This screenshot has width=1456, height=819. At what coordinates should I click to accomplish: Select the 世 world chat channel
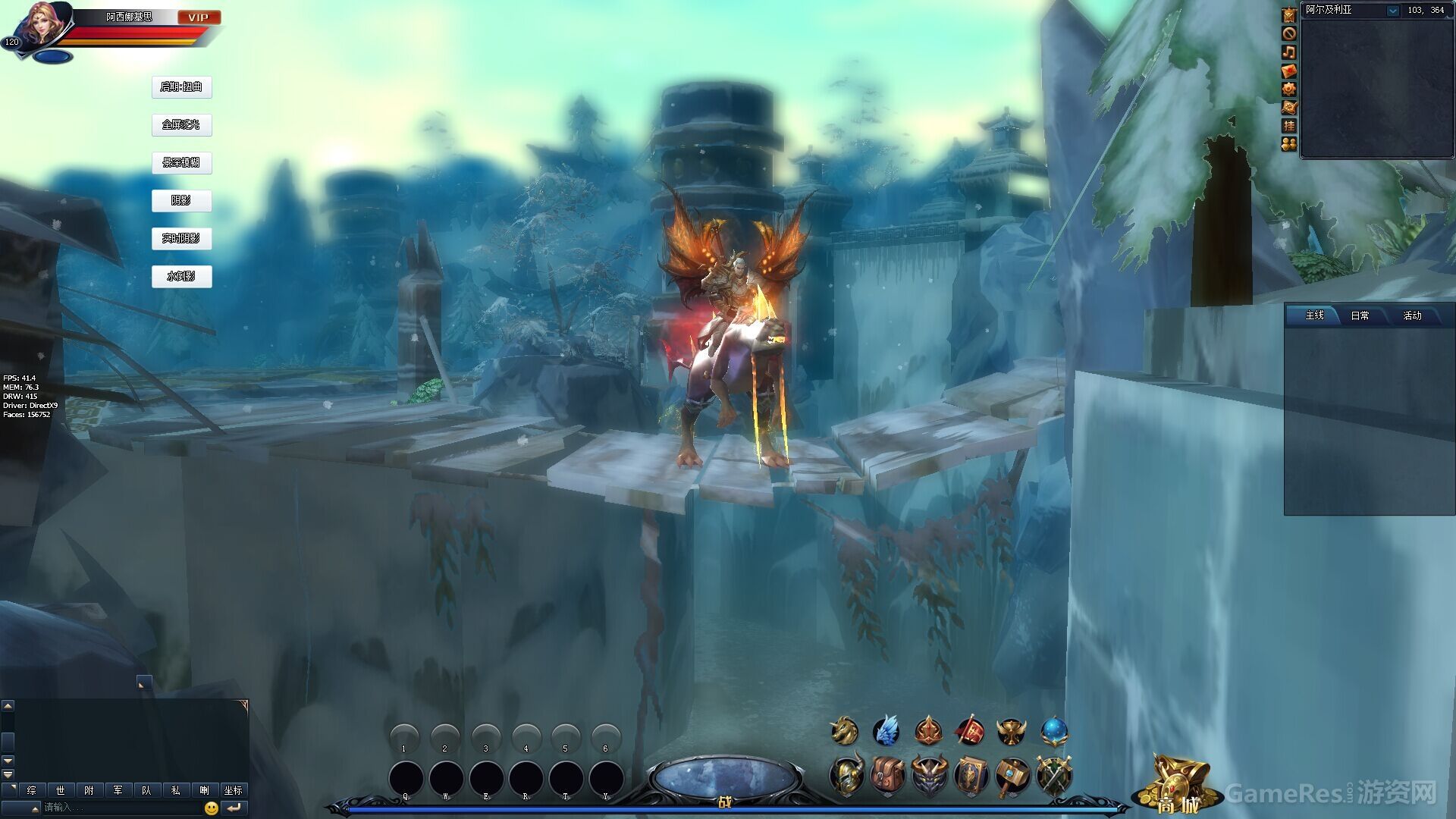(60, 790)
